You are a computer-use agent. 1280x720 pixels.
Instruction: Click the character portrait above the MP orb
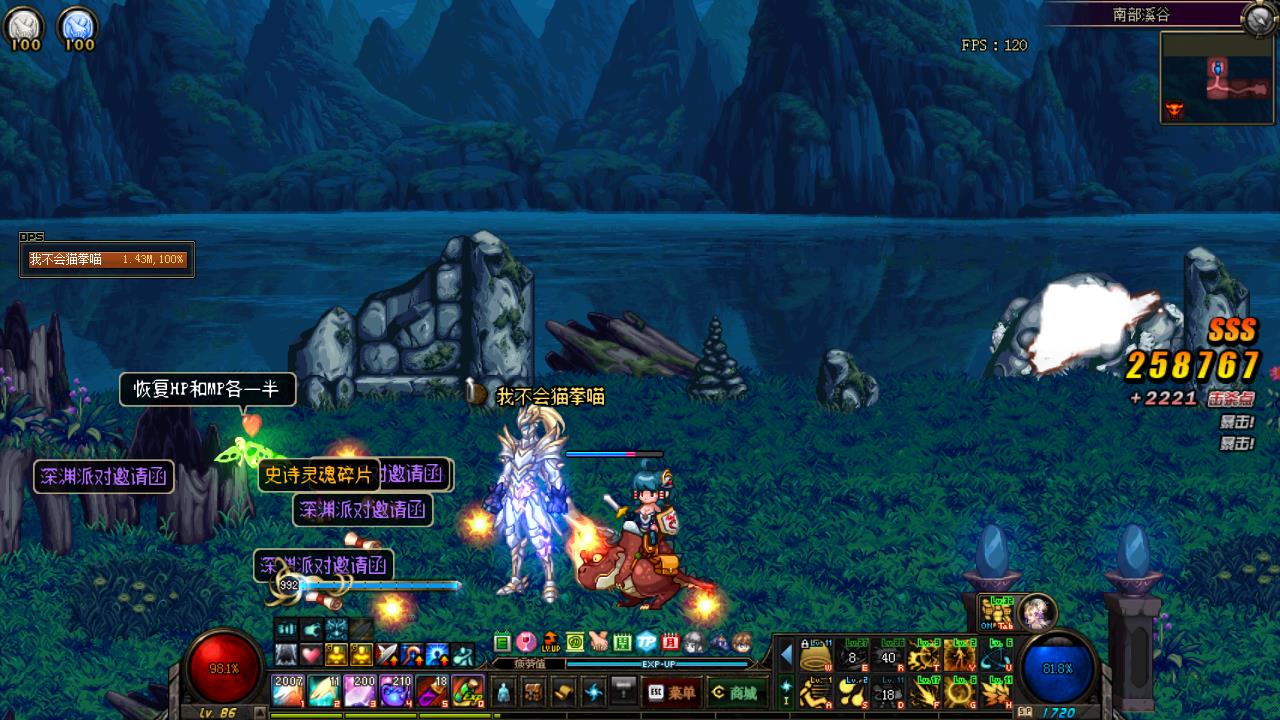click(1037, 610)
